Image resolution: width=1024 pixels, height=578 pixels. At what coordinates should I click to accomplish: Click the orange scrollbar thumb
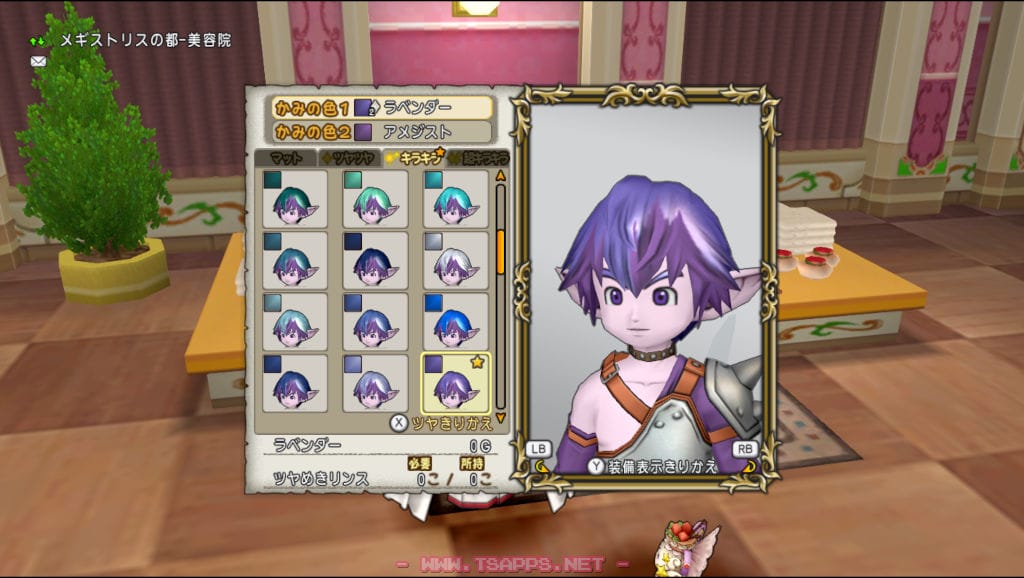point(501,250)
